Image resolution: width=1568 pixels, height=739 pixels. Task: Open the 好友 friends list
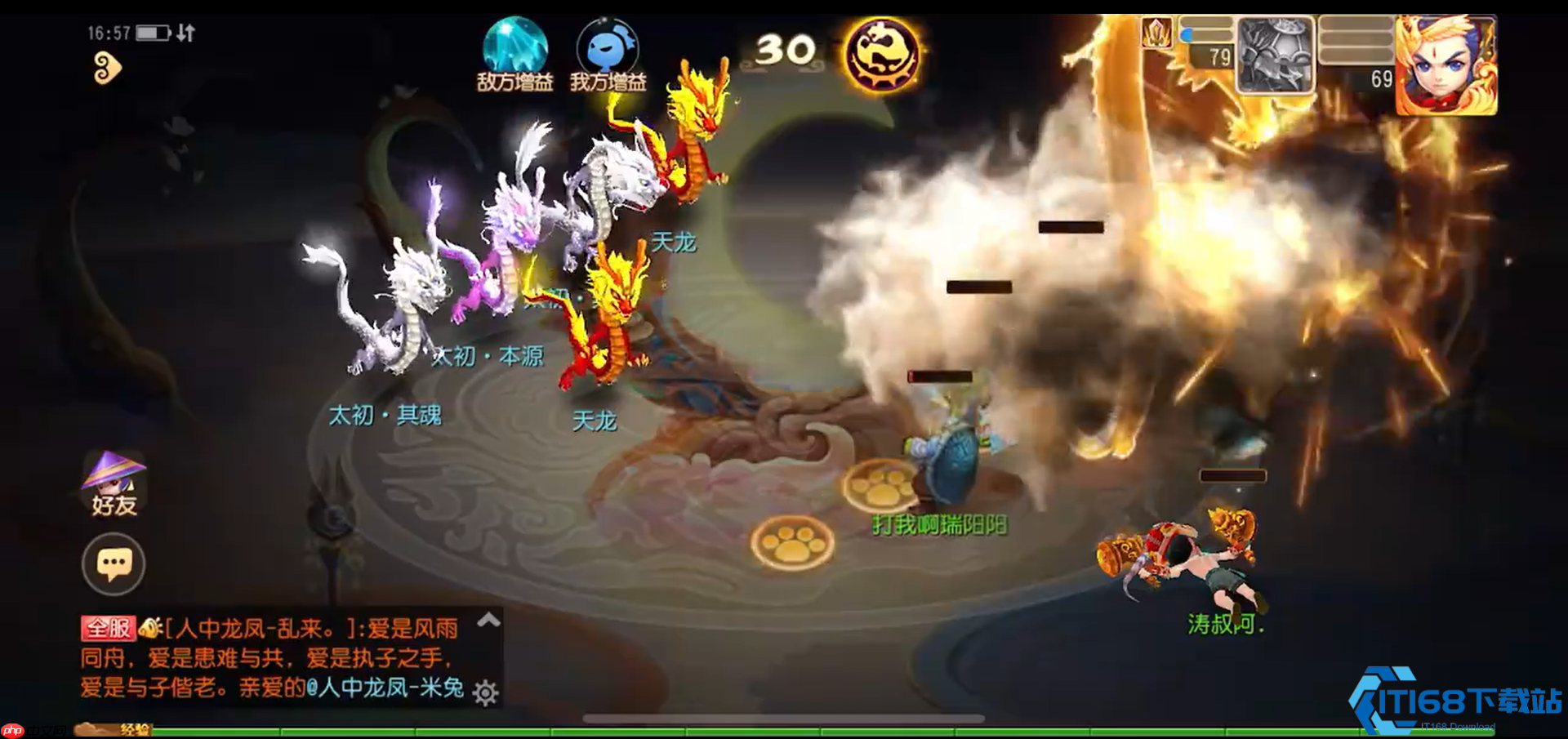click(x=114, y=484)
